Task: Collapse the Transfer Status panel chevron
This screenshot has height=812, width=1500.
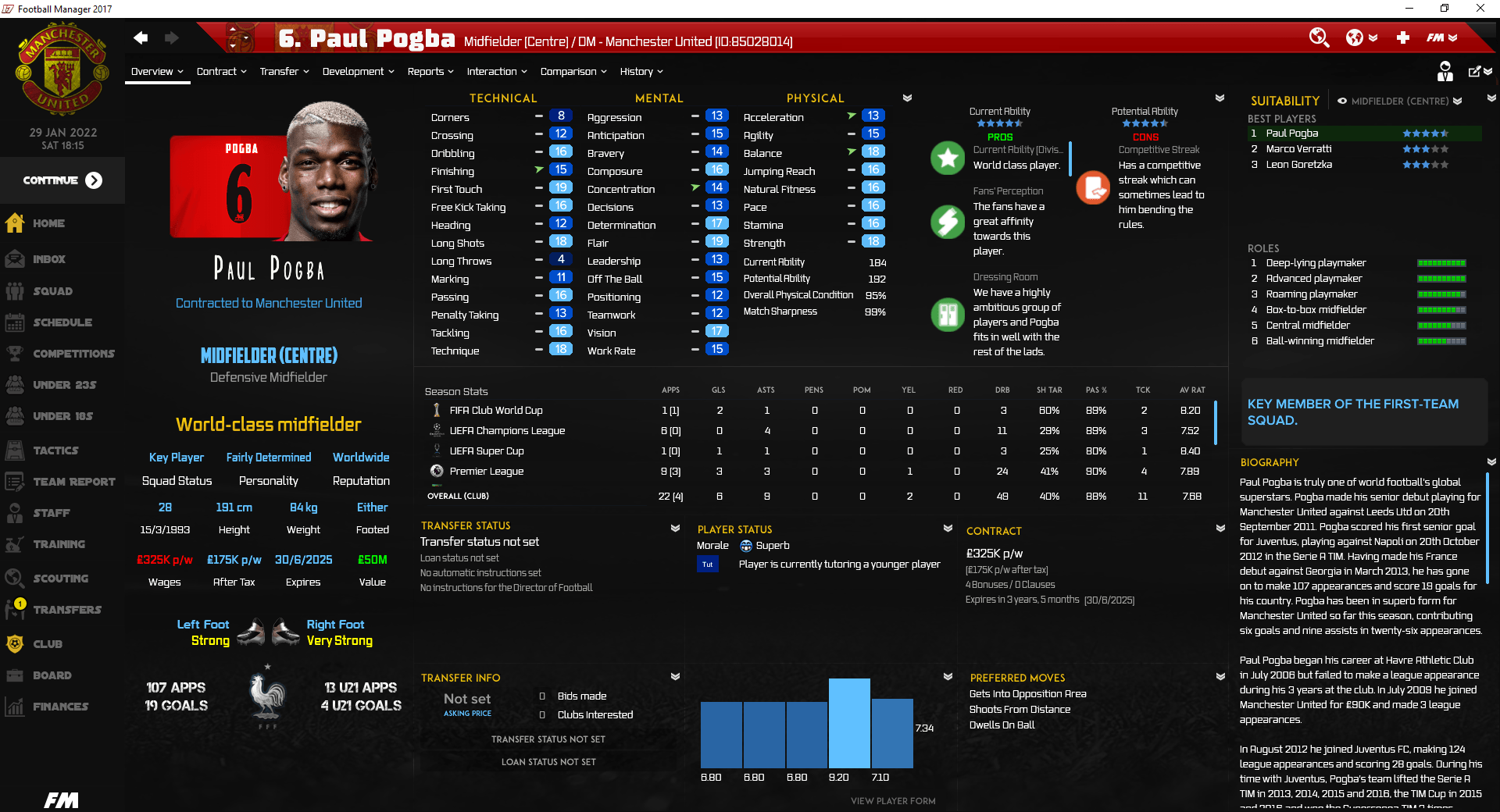Action: pos(675,528)
